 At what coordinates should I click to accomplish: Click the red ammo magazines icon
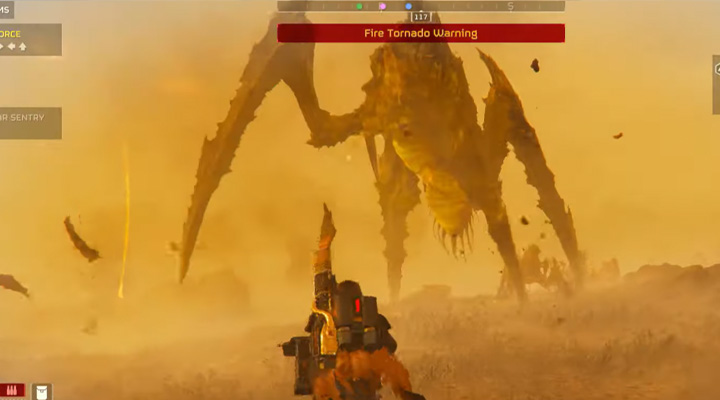[x=15, y=390]
